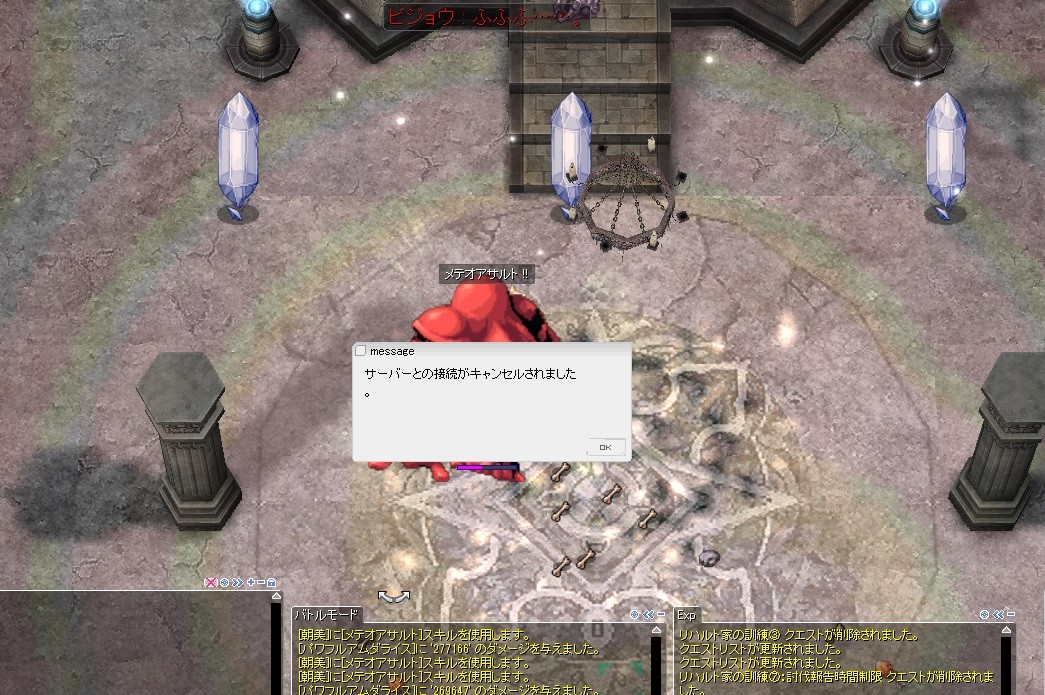The height and width of the screenshot is (695, 1045).
Task: Minimize the Exp log window
Action: (x=1011, y=615)
